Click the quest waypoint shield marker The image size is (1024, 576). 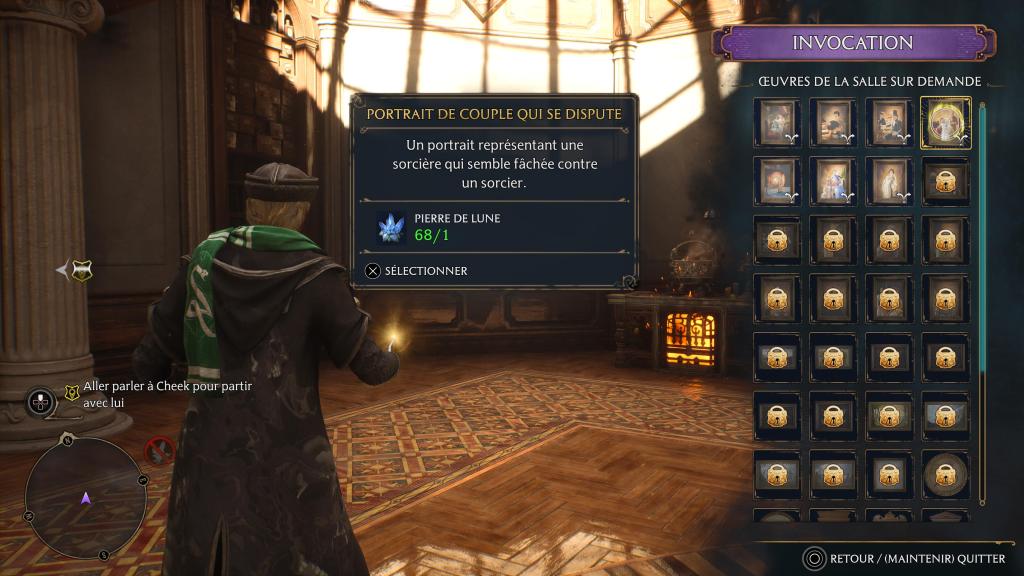click(x=82, y=269)
